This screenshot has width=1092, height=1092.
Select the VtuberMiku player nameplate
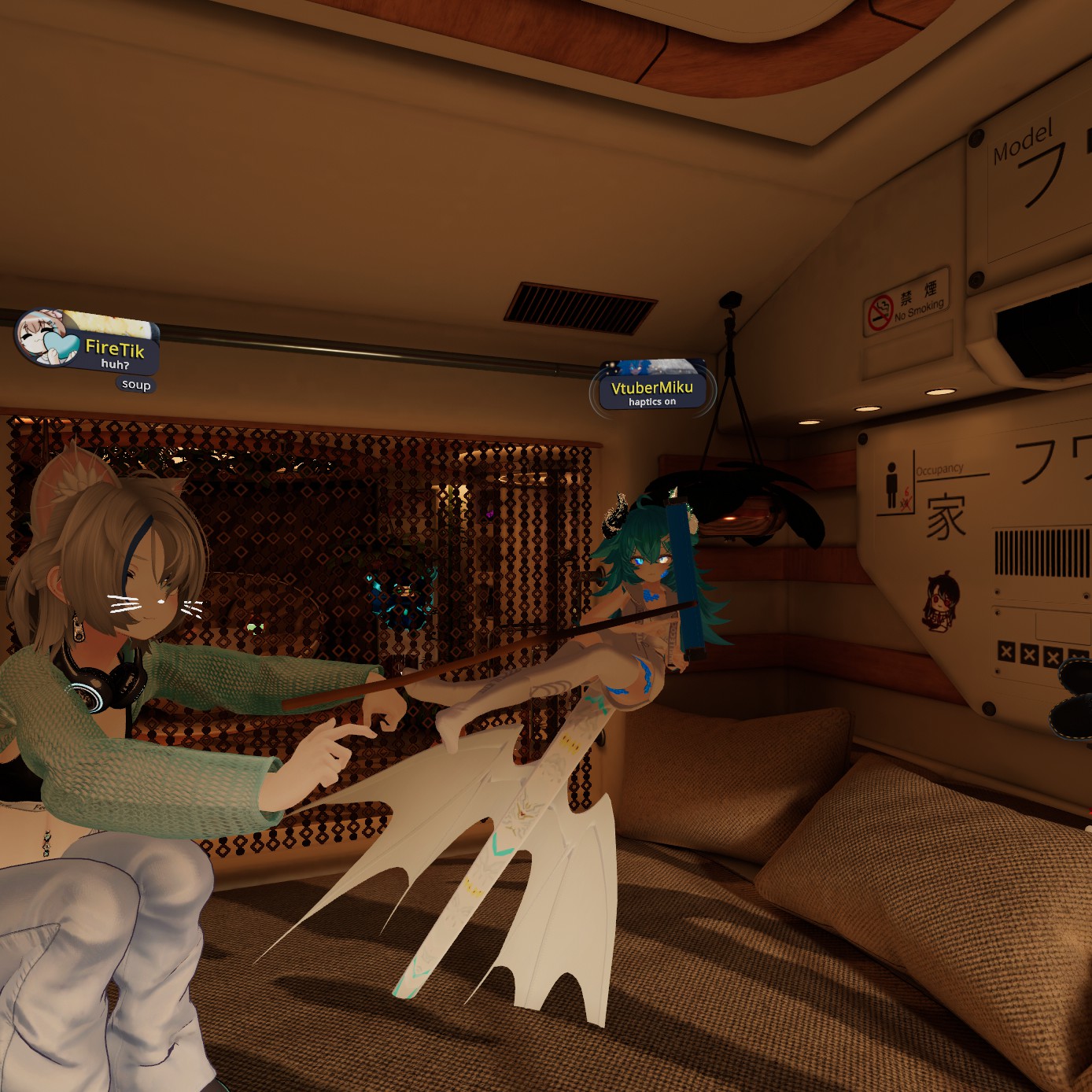point(652,389)
